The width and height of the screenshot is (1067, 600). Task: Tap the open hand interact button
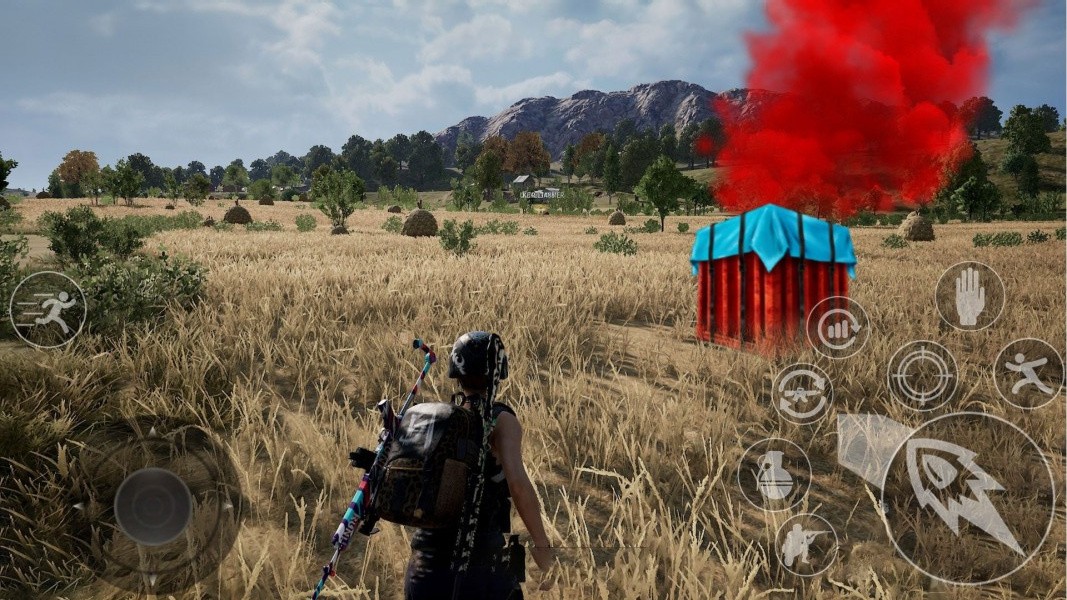pos(969,296)
